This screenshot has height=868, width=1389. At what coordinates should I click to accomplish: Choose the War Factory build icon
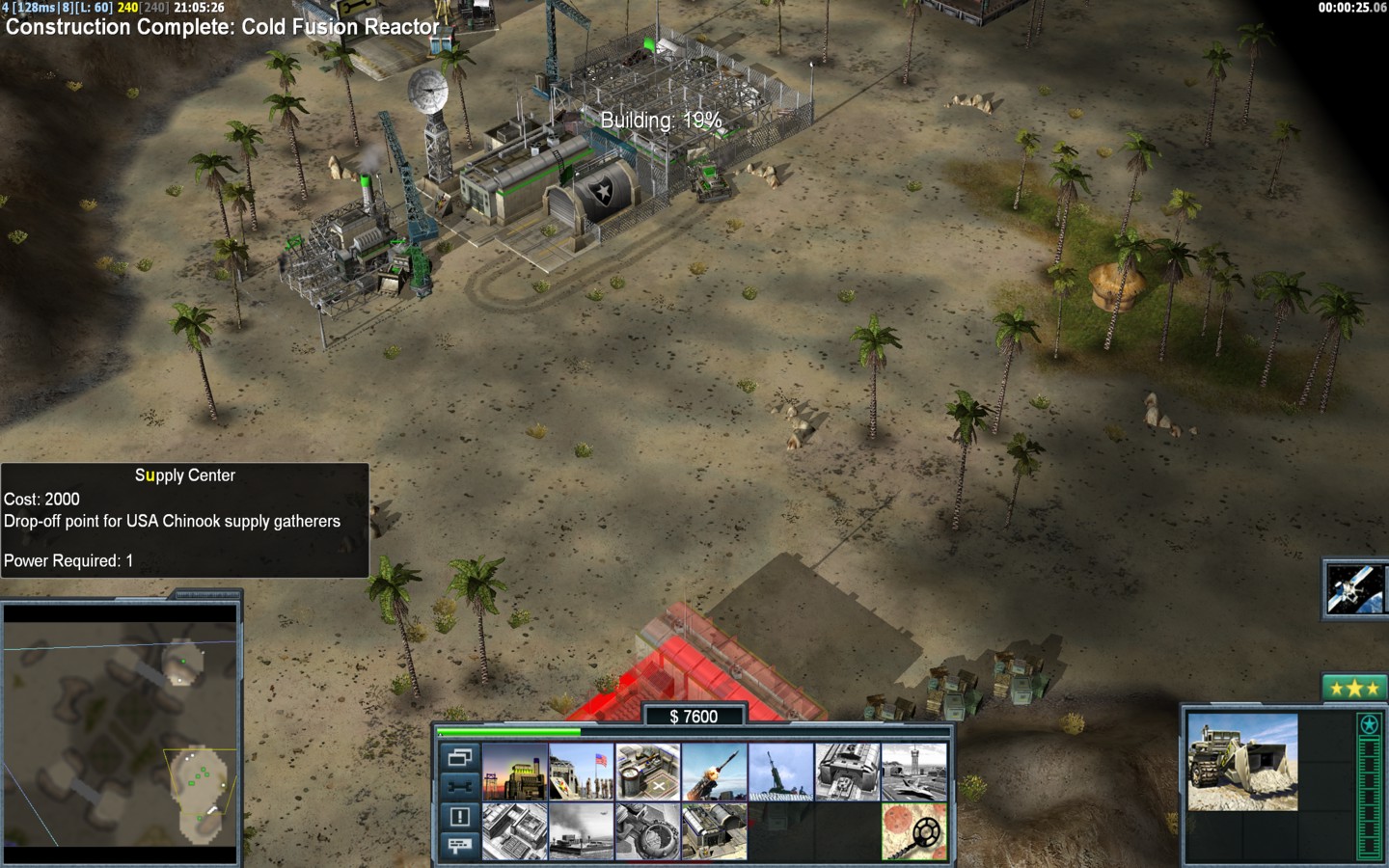(x=848, y=772)
